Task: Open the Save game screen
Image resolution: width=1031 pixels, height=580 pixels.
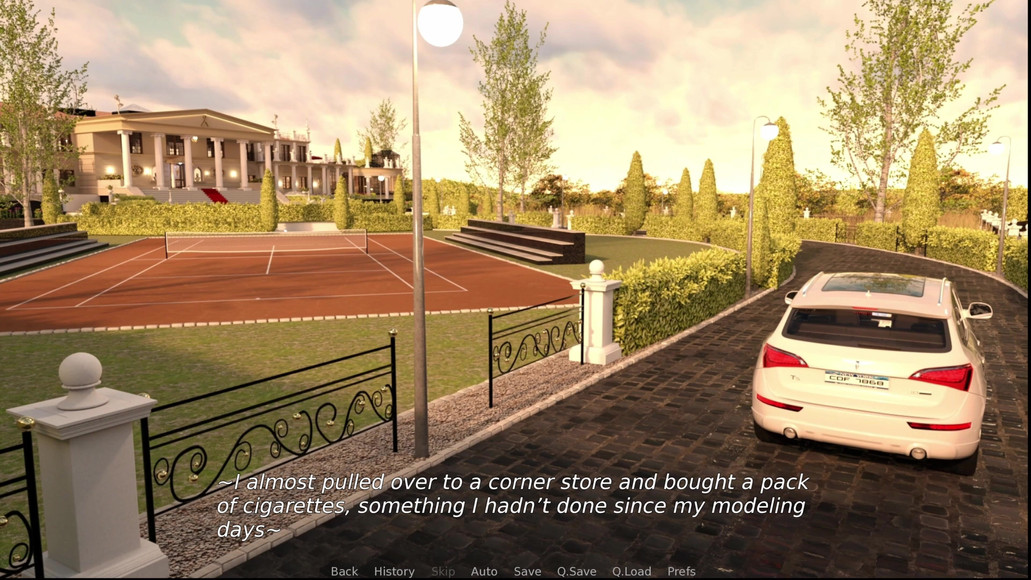Action: point(527,571)
